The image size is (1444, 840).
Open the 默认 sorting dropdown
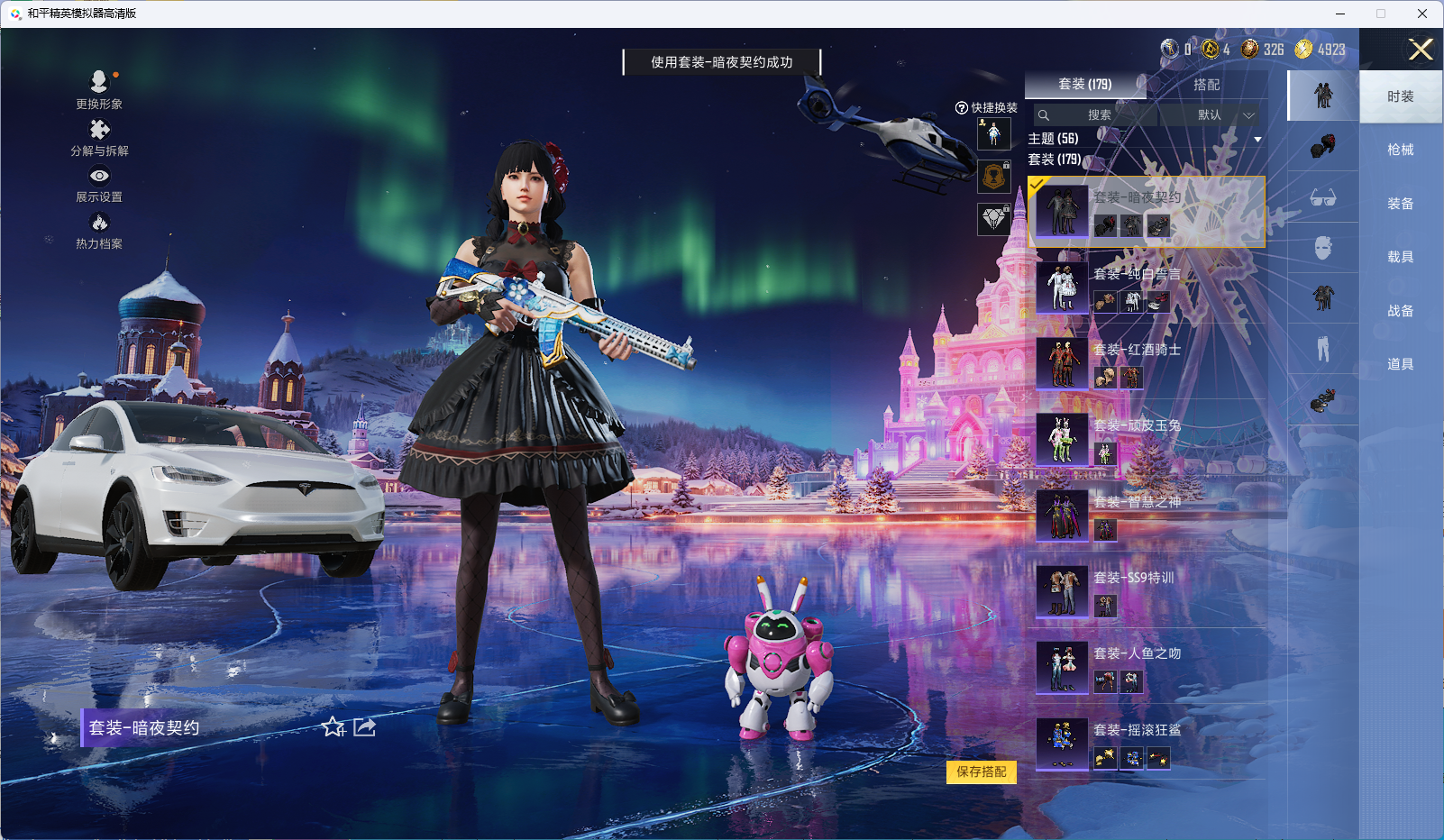pos(1213,115)
